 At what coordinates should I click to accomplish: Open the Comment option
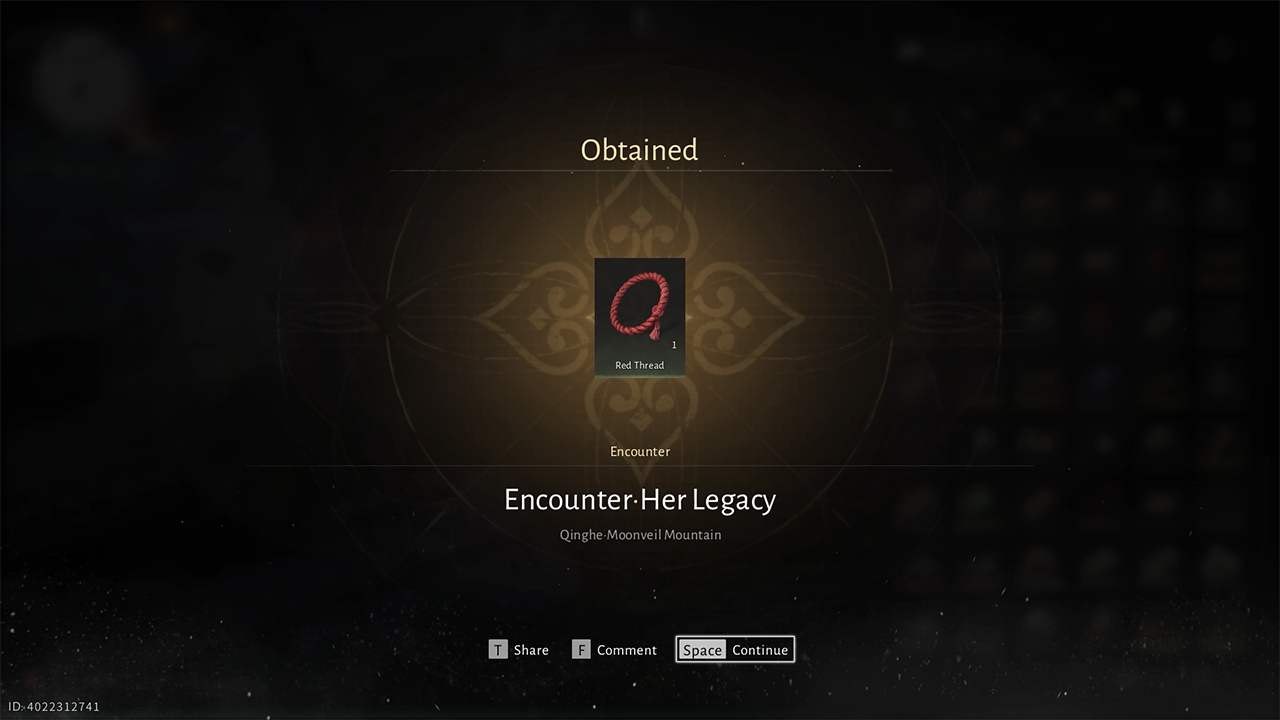[614, 649]
